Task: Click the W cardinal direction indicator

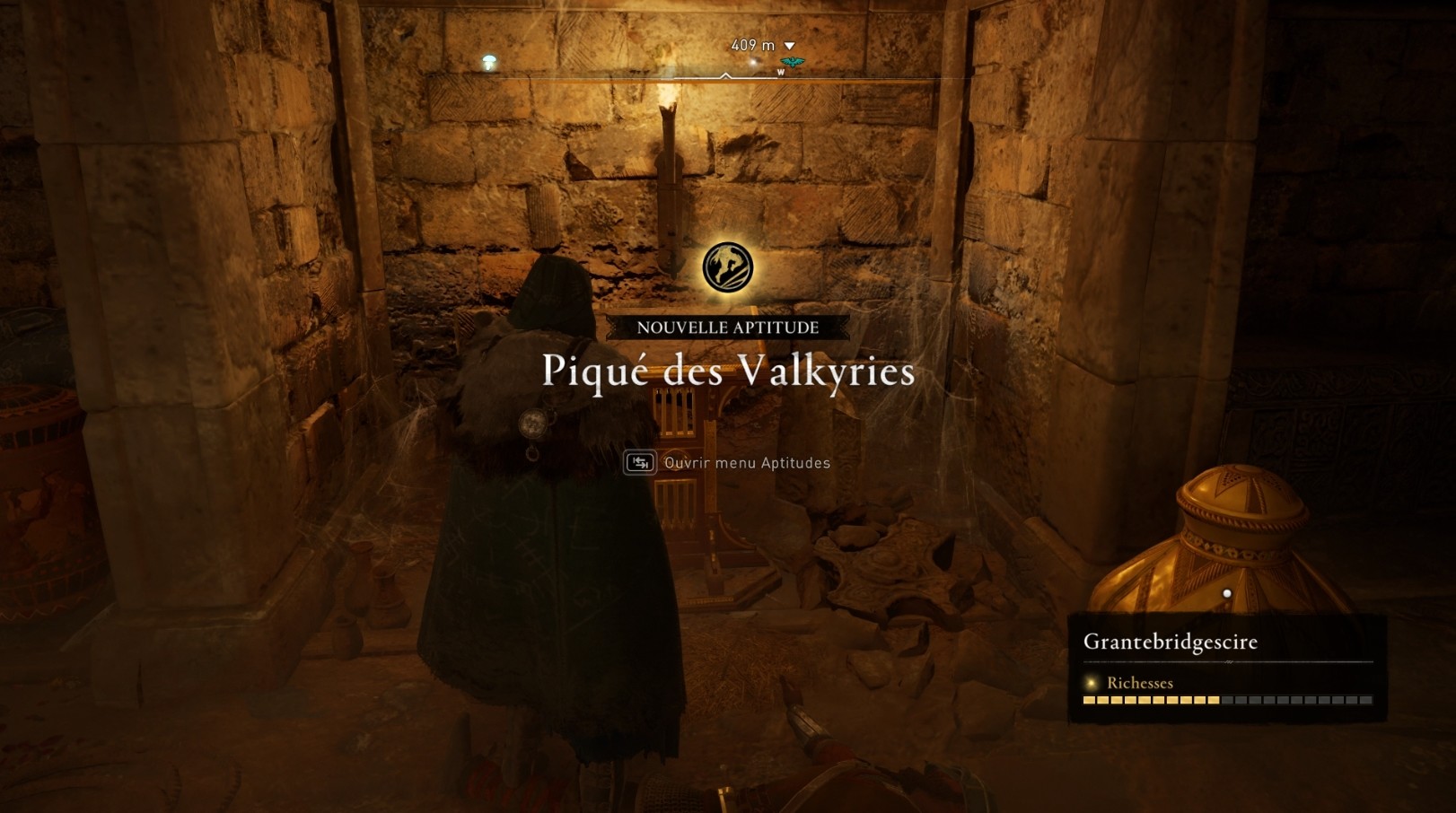Action: point(782,71)
